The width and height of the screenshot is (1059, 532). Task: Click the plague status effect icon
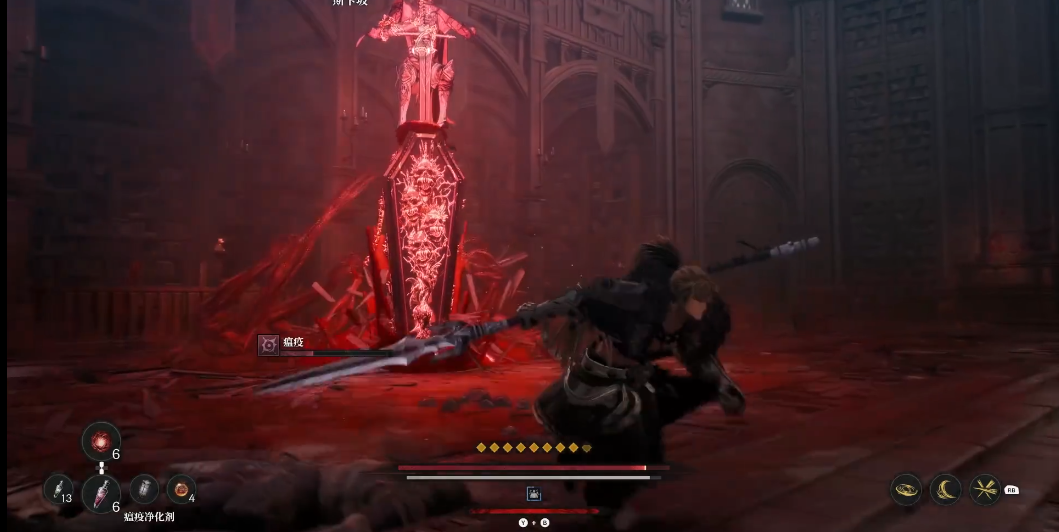pos(268,344)
